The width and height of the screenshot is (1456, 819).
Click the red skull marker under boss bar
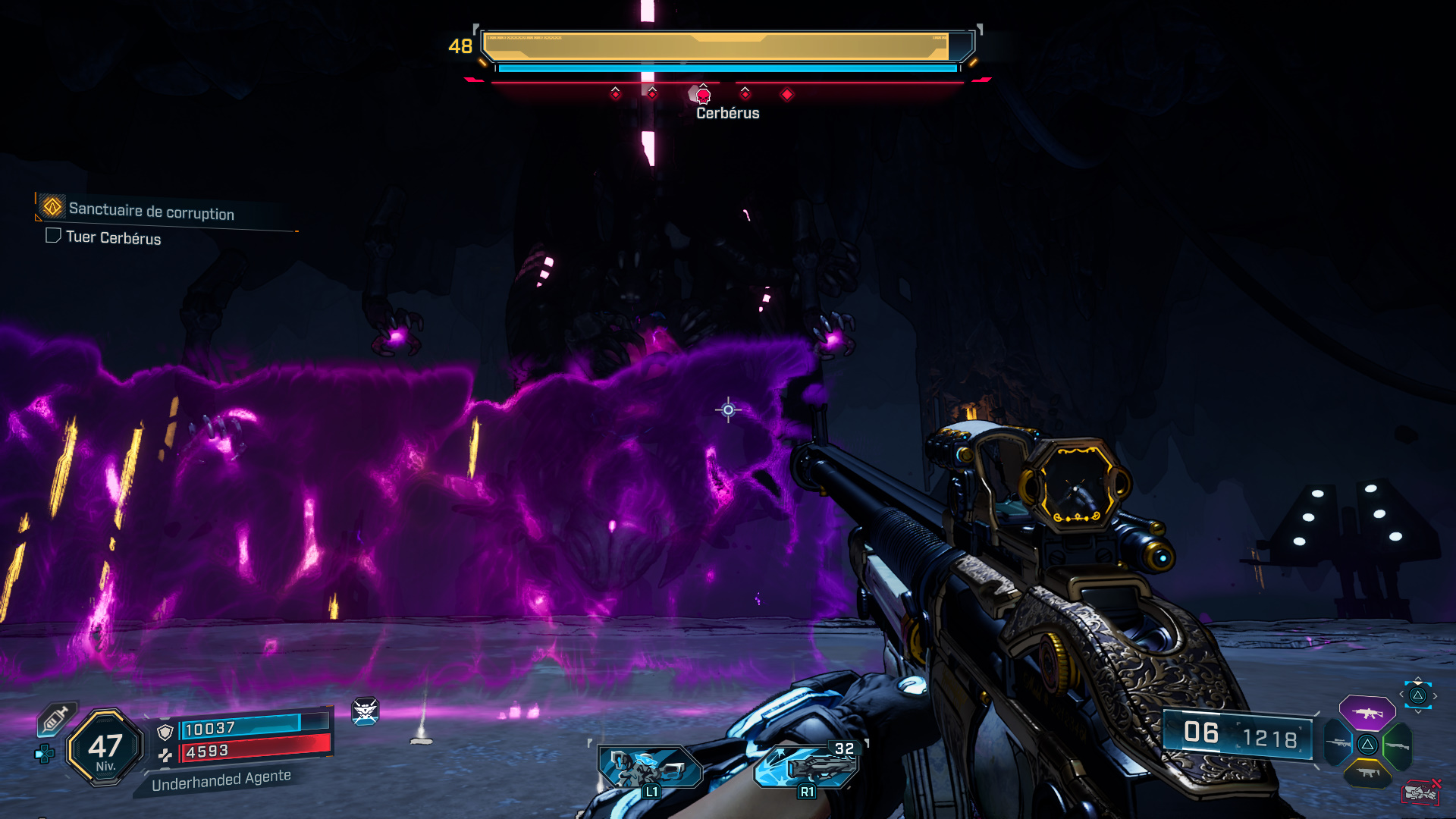click(703, 96)
